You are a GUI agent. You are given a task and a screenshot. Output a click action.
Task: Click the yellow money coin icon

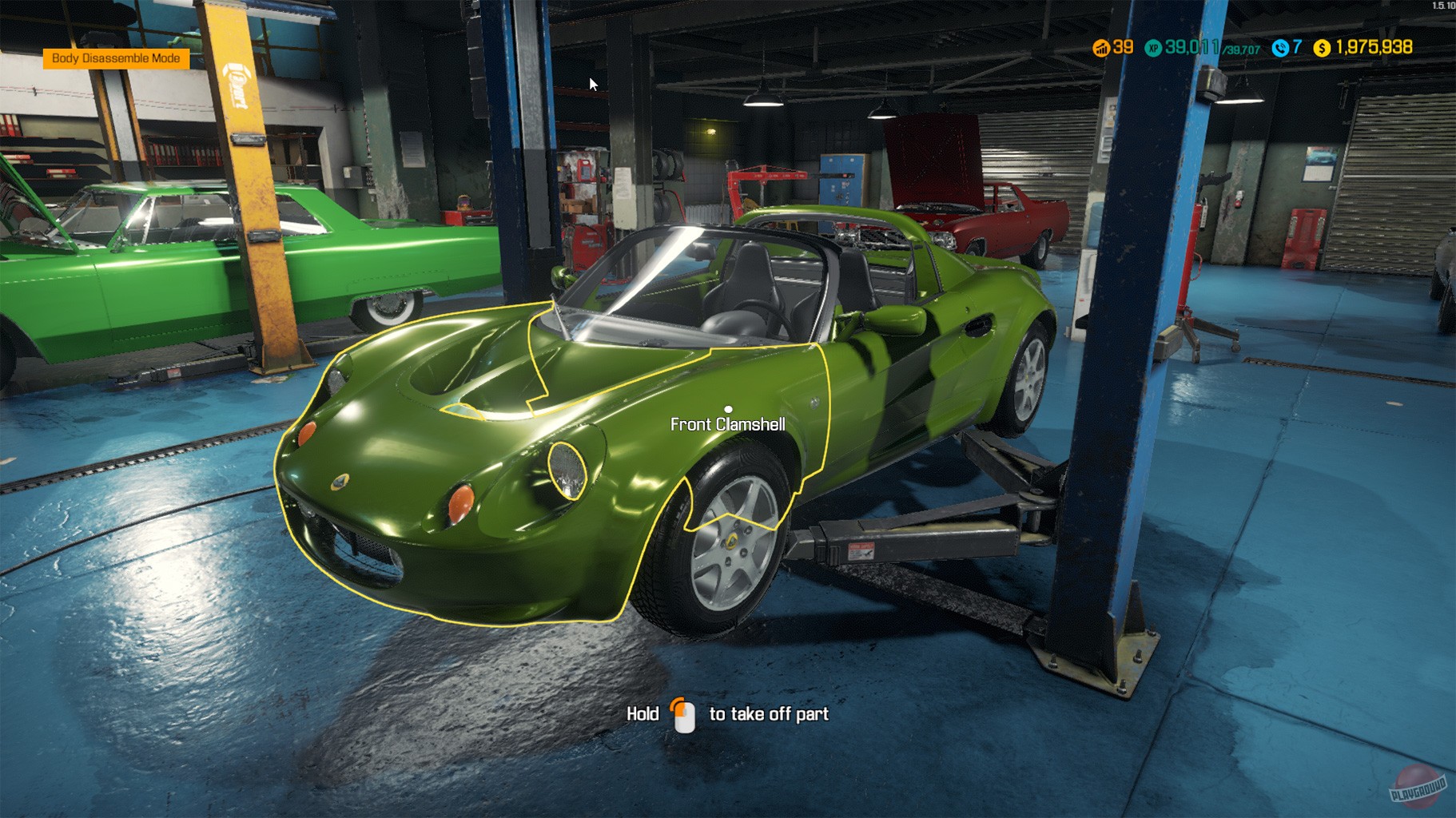(1321, 48)
